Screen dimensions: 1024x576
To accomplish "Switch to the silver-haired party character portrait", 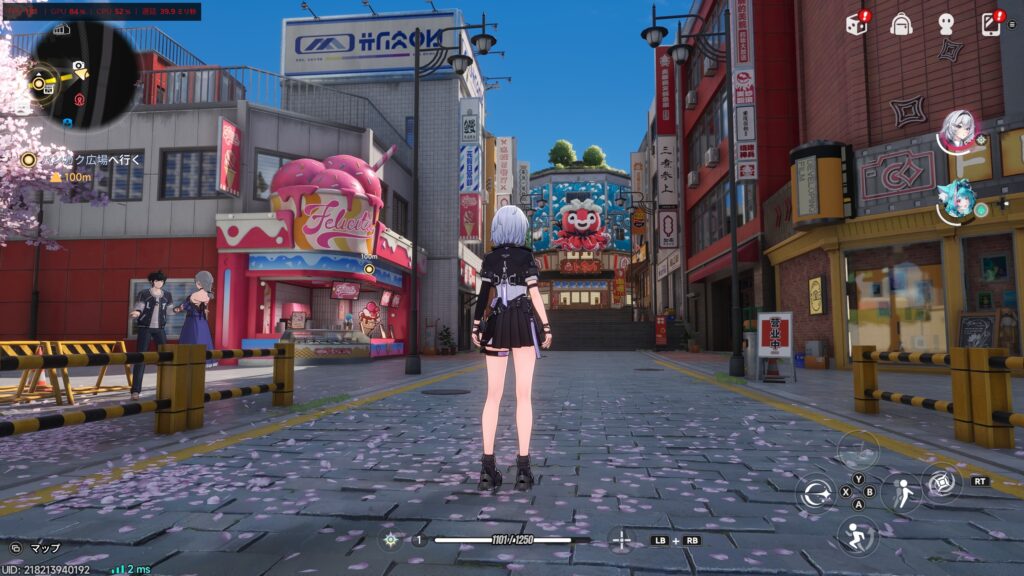I will click(x=958, y=129).
